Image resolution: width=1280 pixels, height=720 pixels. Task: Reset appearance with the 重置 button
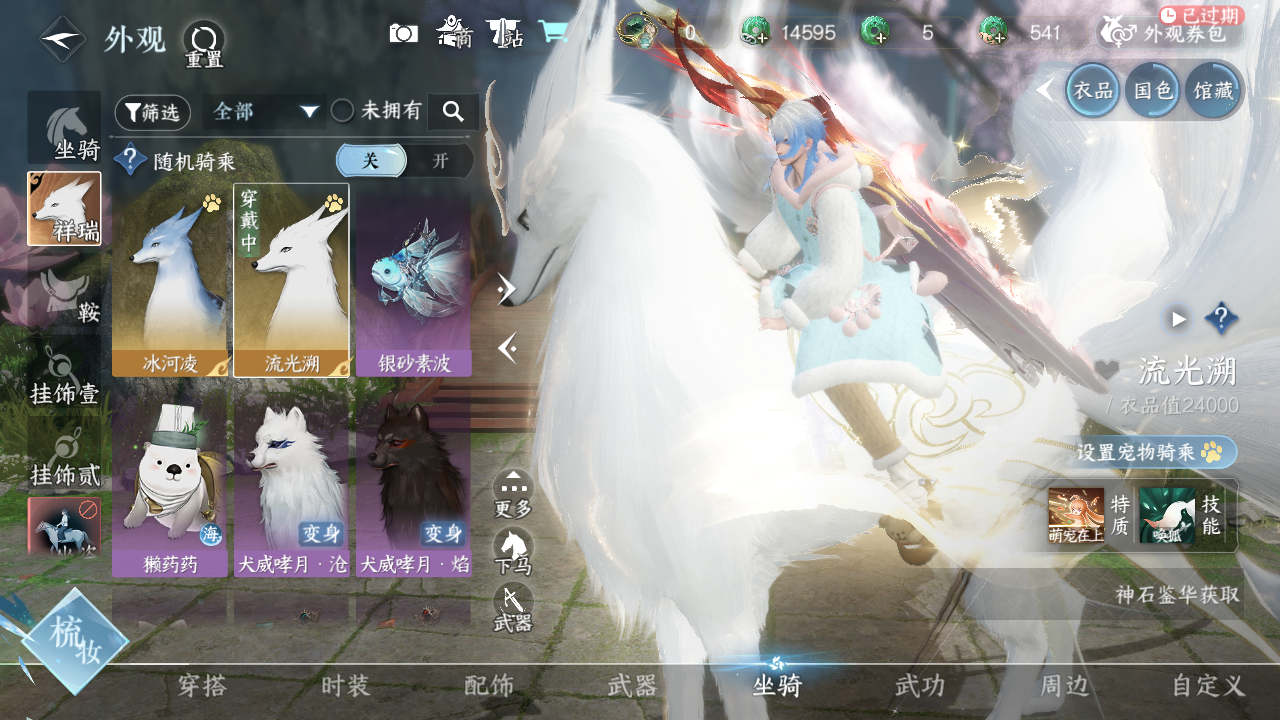[x=204, y=44]
